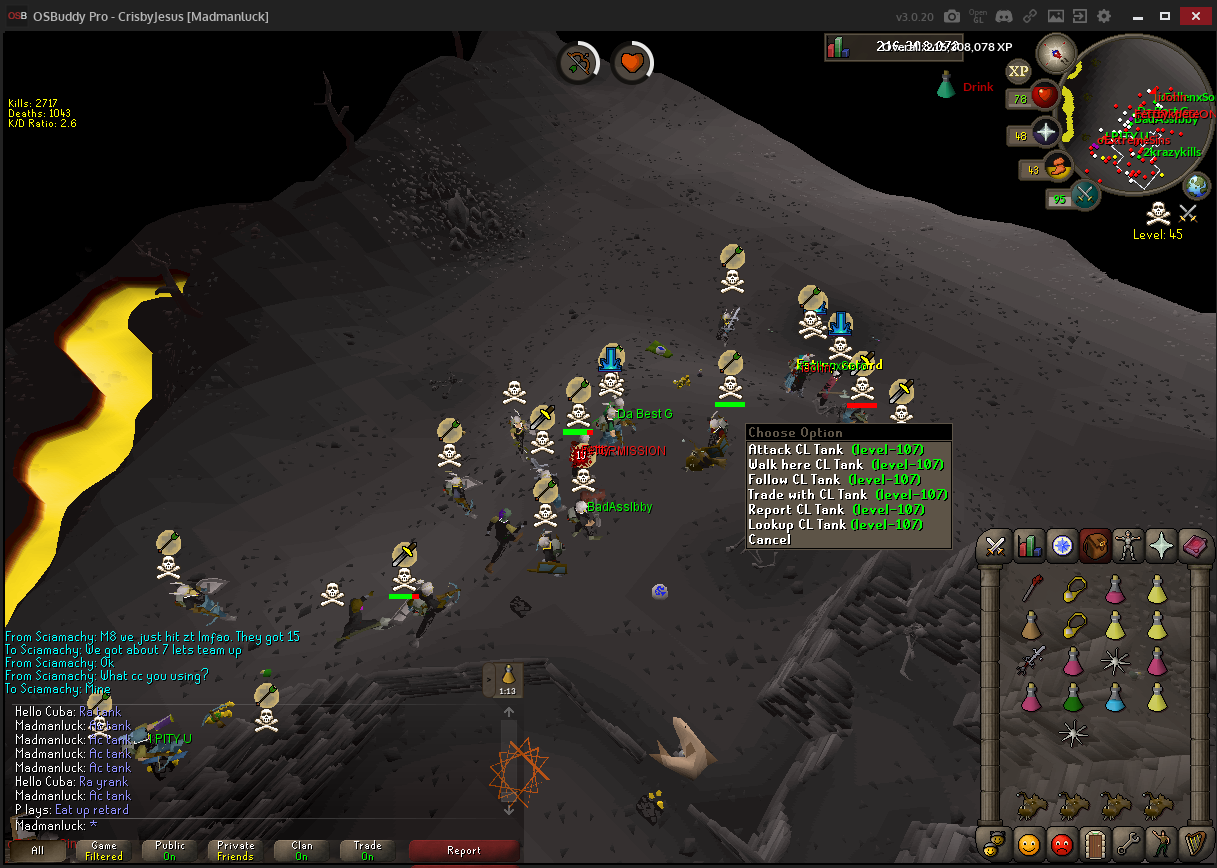
Task: Open the Combat Options tab
Action: 995,546
